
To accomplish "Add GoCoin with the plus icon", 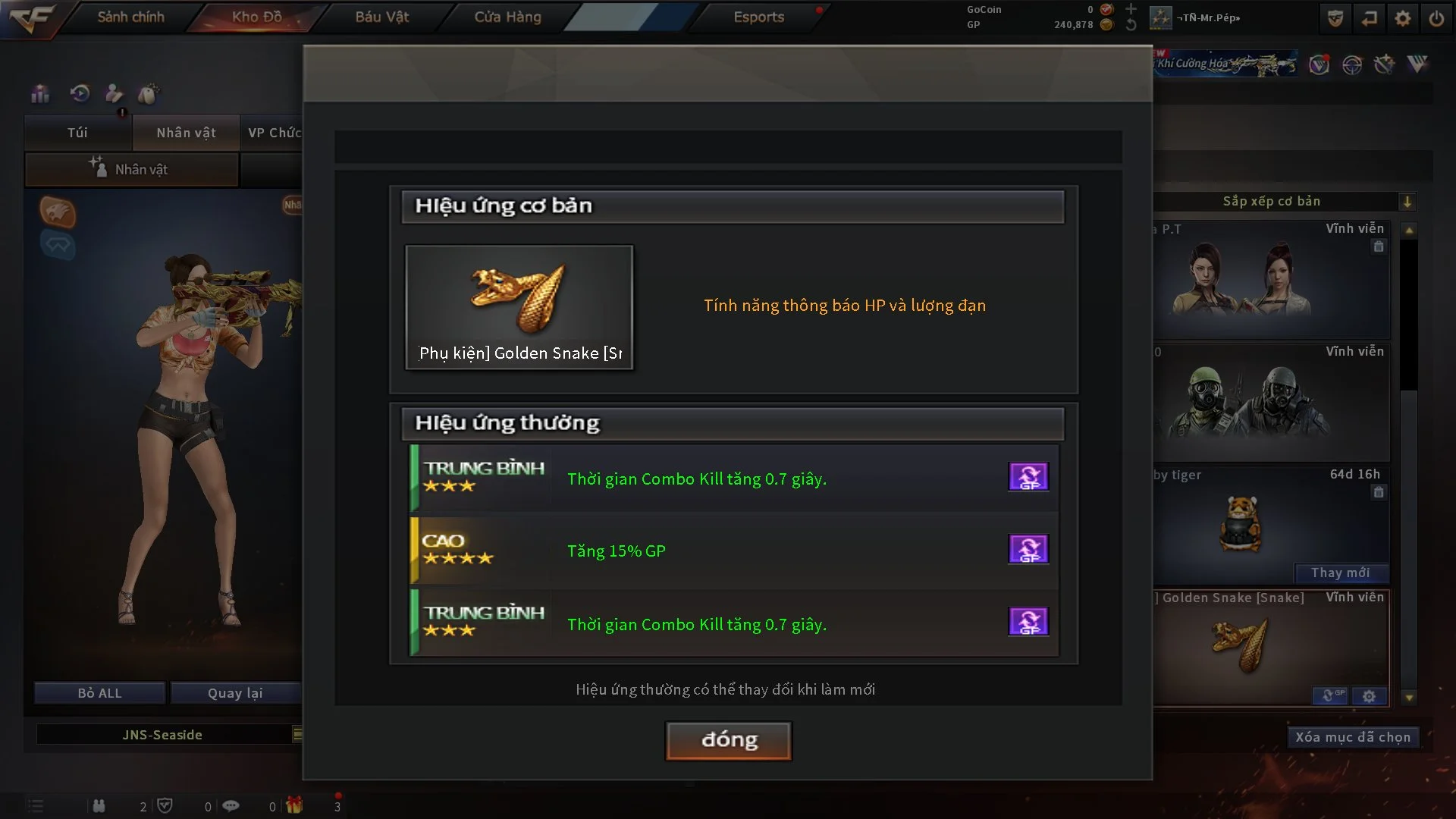I will (1131, 9).
